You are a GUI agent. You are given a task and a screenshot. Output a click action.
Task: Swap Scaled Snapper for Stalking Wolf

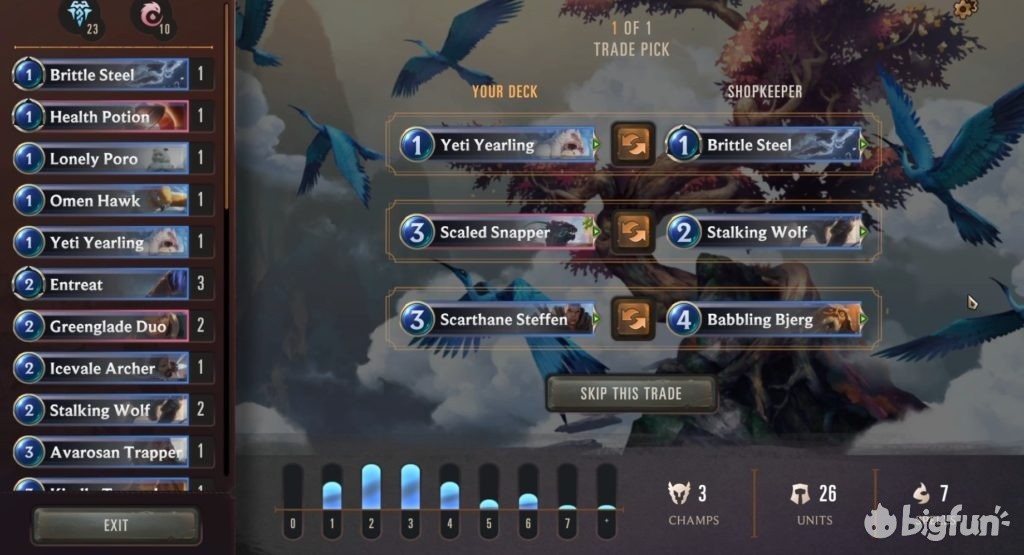coord(632,232)
